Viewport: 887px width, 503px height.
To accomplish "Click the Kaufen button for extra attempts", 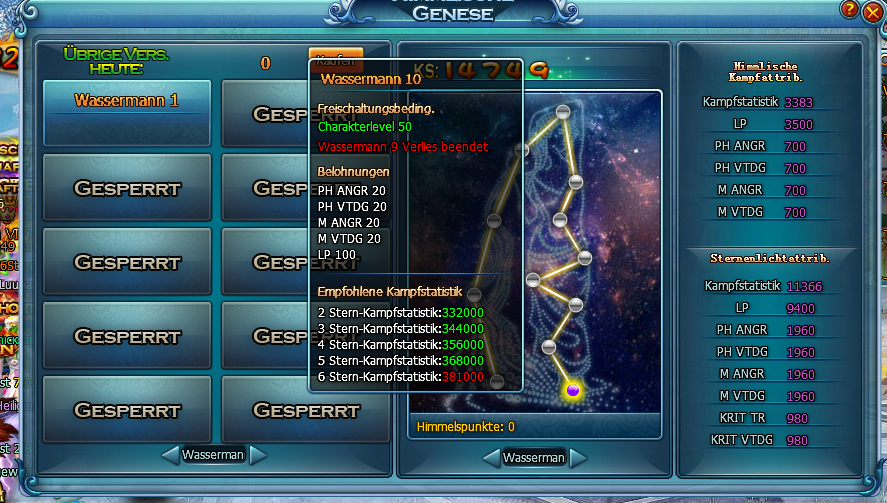I will pos(335,59).
